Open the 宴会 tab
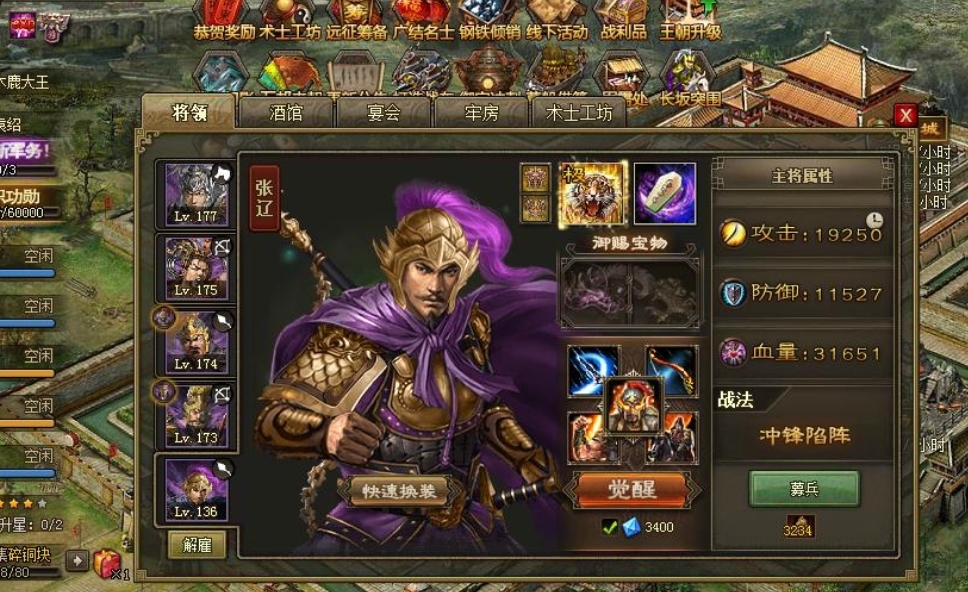 [384, 113]
